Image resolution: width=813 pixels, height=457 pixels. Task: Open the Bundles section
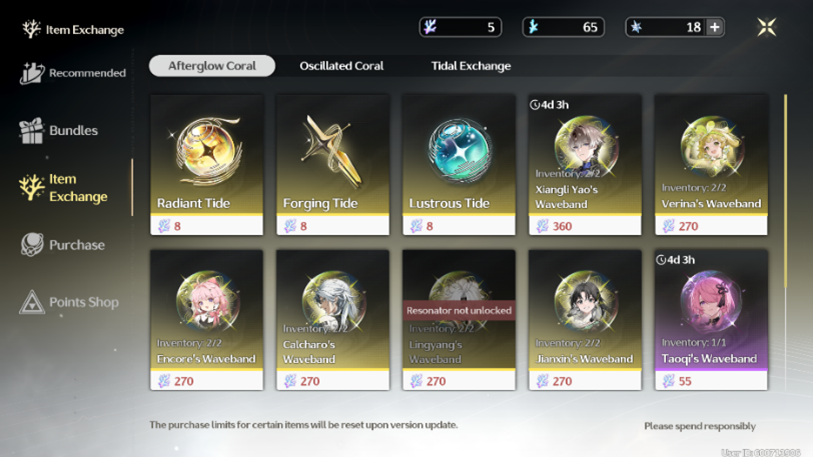[x=60, y=130]
